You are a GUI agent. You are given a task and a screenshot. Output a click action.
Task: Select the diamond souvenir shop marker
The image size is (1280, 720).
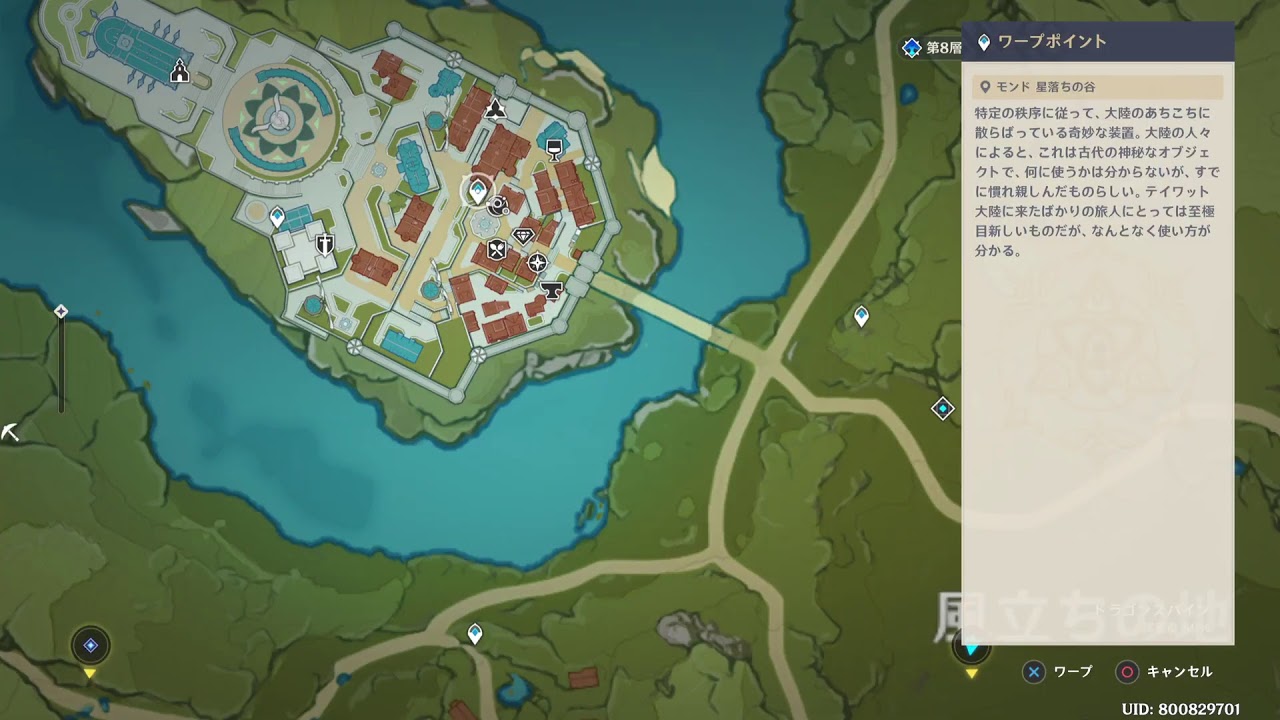click(523, 235)
